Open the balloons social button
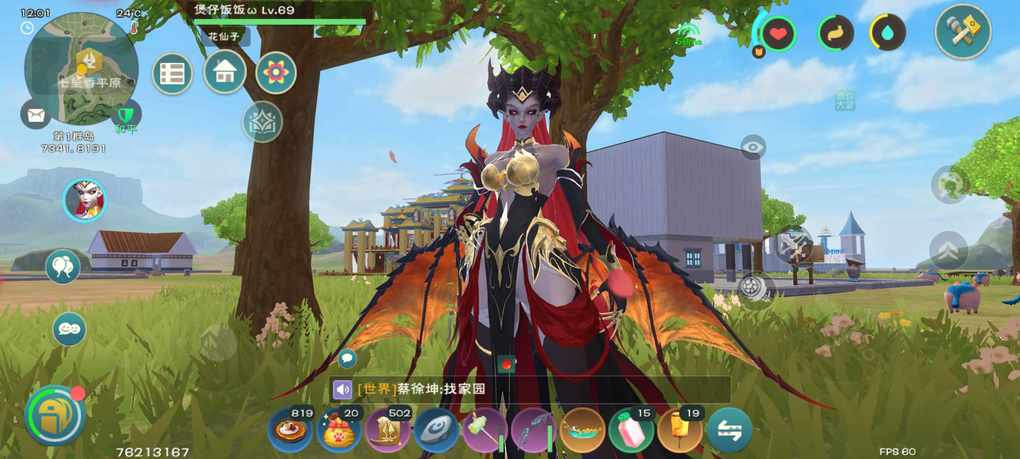Image resolution: width=1020 pixels, height=459 pixels. (63, 266)
